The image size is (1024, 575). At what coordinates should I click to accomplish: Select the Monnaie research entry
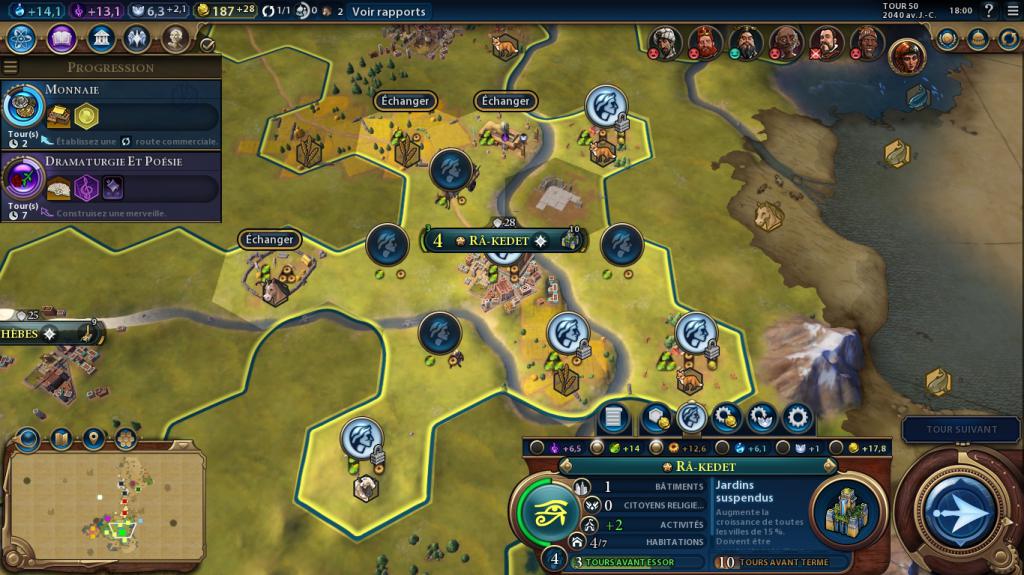pos(110,110)
